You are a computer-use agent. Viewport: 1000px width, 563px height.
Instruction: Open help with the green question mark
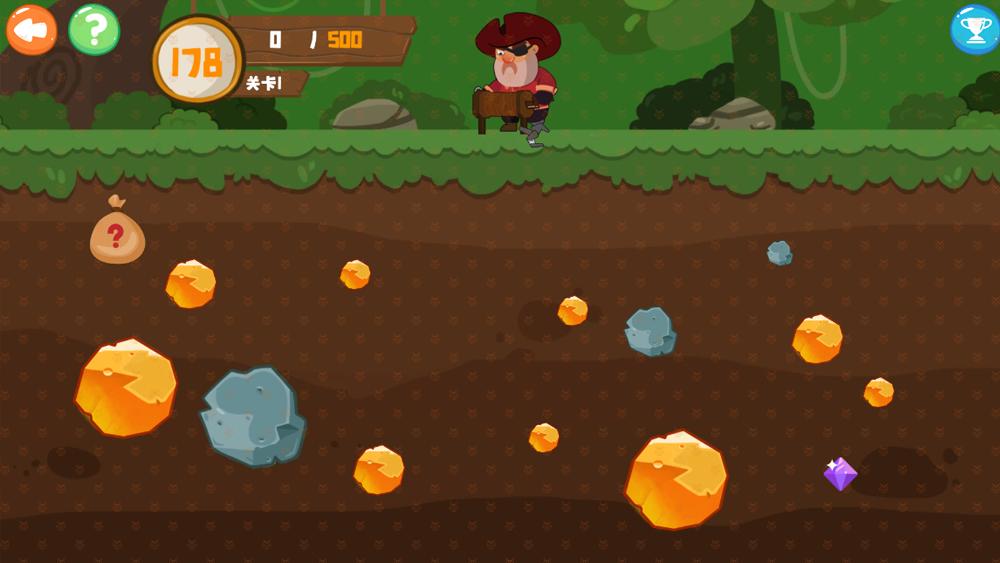click(x=94, y=30)
